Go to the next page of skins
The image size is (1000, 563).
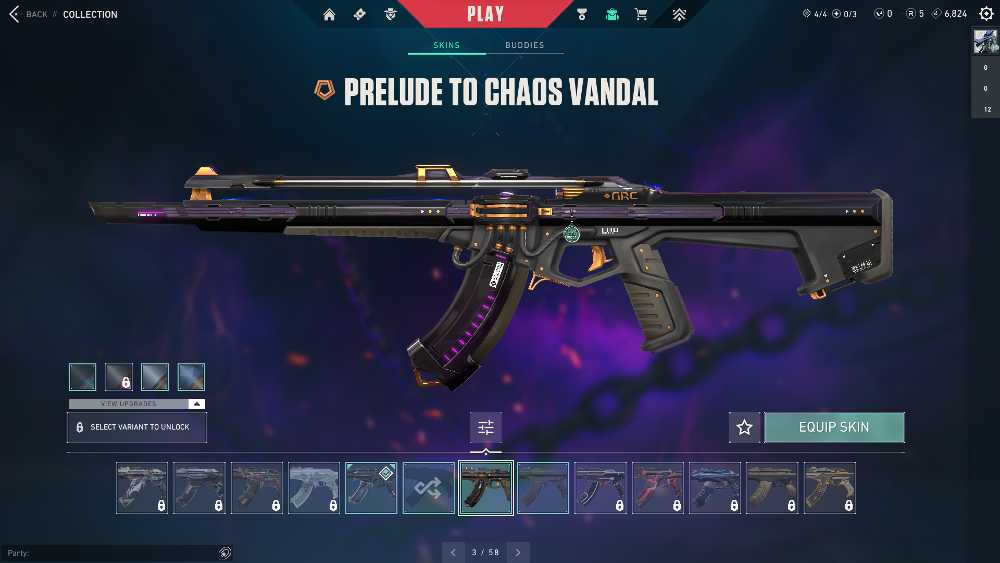517,552
